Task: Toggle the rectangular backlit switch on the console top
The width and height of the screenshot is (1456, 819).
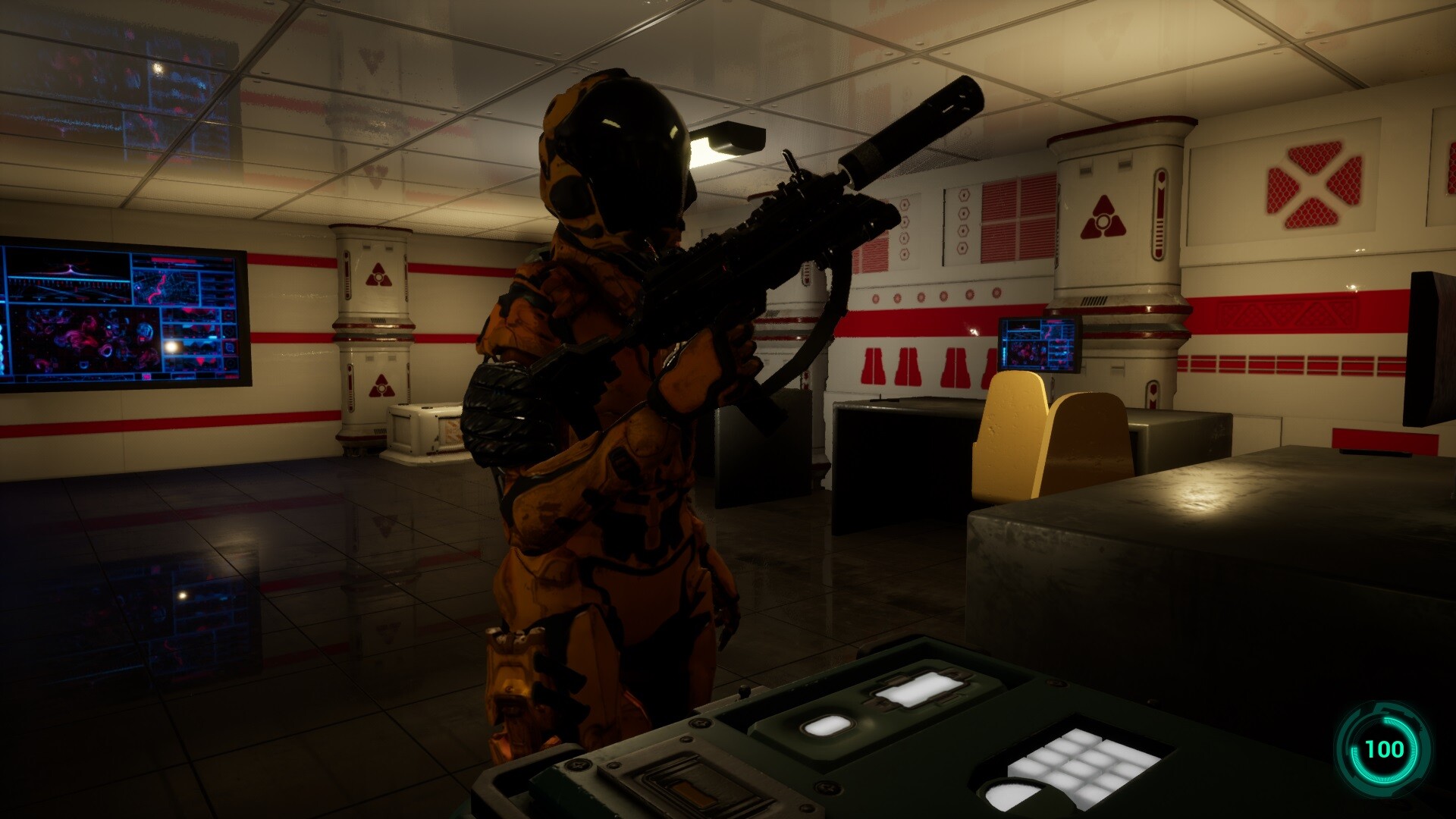Action: click(x=918, y=690)
